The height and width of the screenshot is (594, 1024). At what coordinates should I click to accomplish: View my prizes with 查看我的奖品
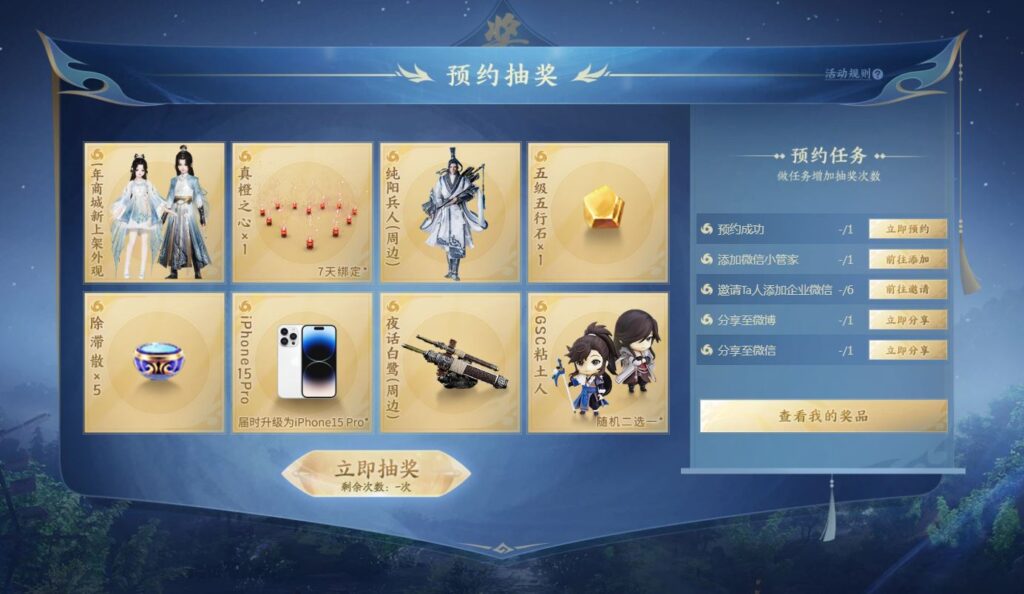[x=823, y=415]
